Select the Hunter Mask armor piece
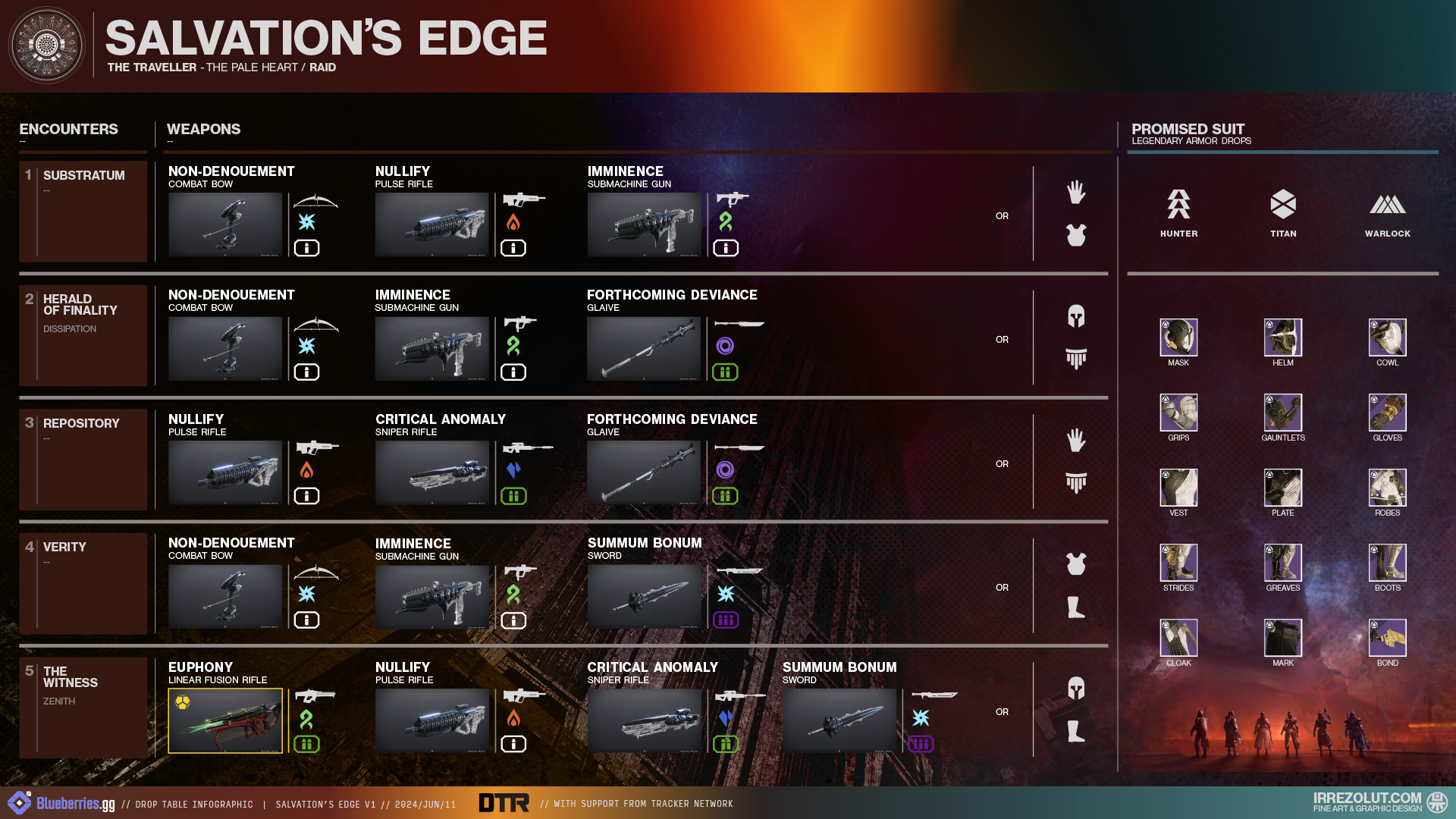This screenshot has width=1456, height=819. (x=1178, y=337)
